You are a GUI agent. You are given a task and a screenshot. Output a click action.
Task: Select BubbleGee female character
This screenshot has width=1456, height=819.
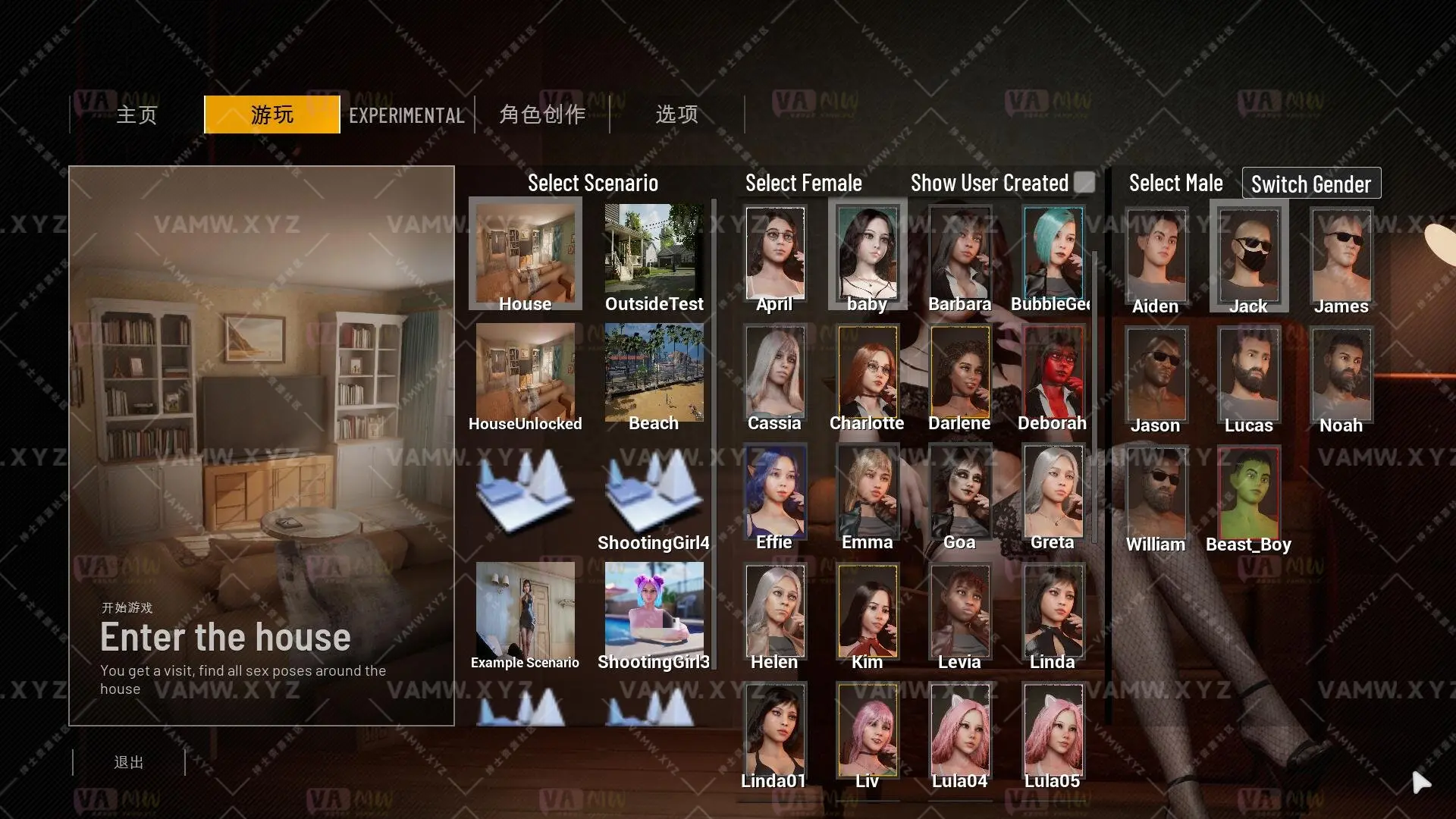tap(1051, 254)
